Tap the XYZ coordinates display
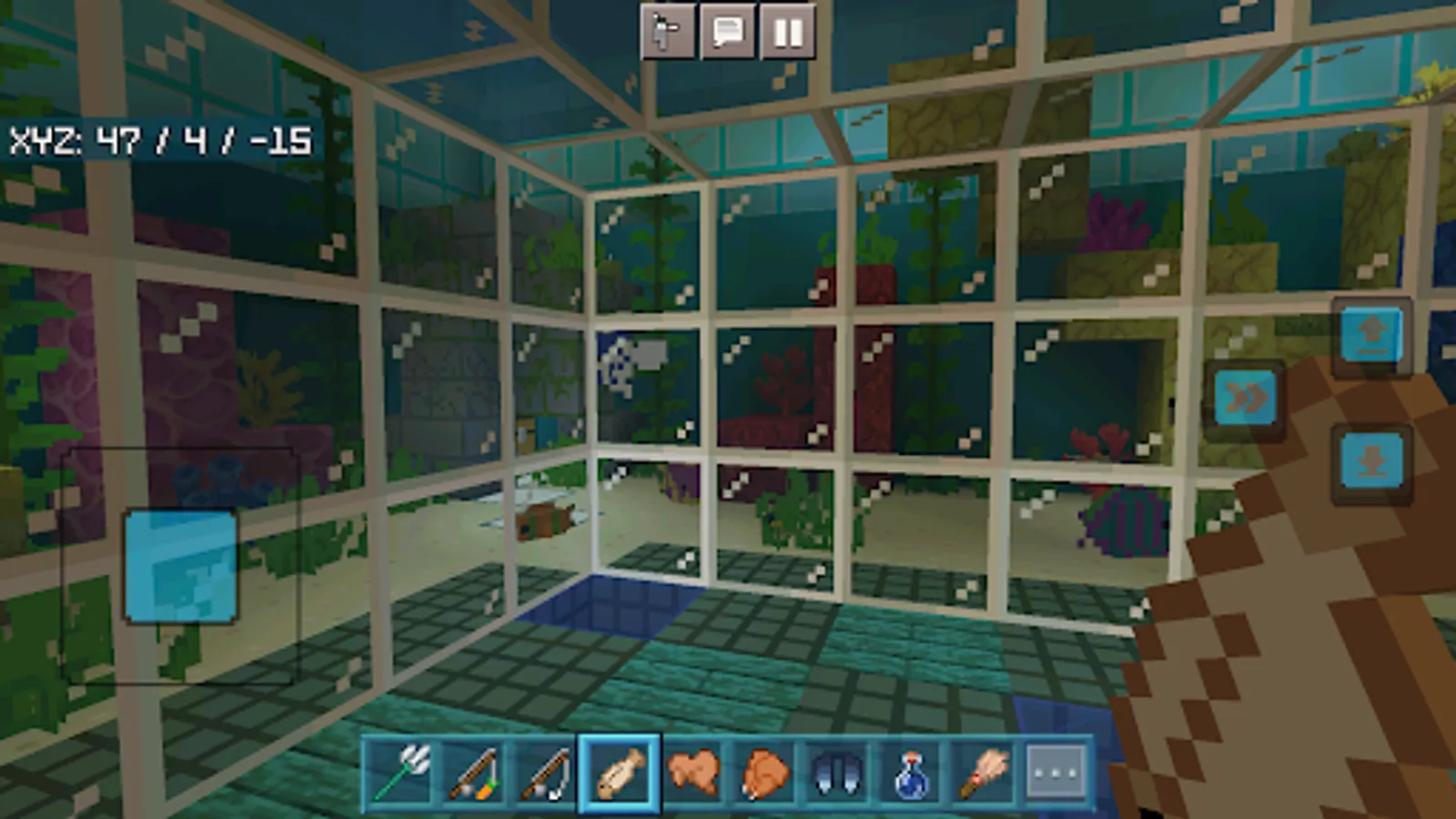The height and width of the screenshot is (819, 1456). coord(164,141)
